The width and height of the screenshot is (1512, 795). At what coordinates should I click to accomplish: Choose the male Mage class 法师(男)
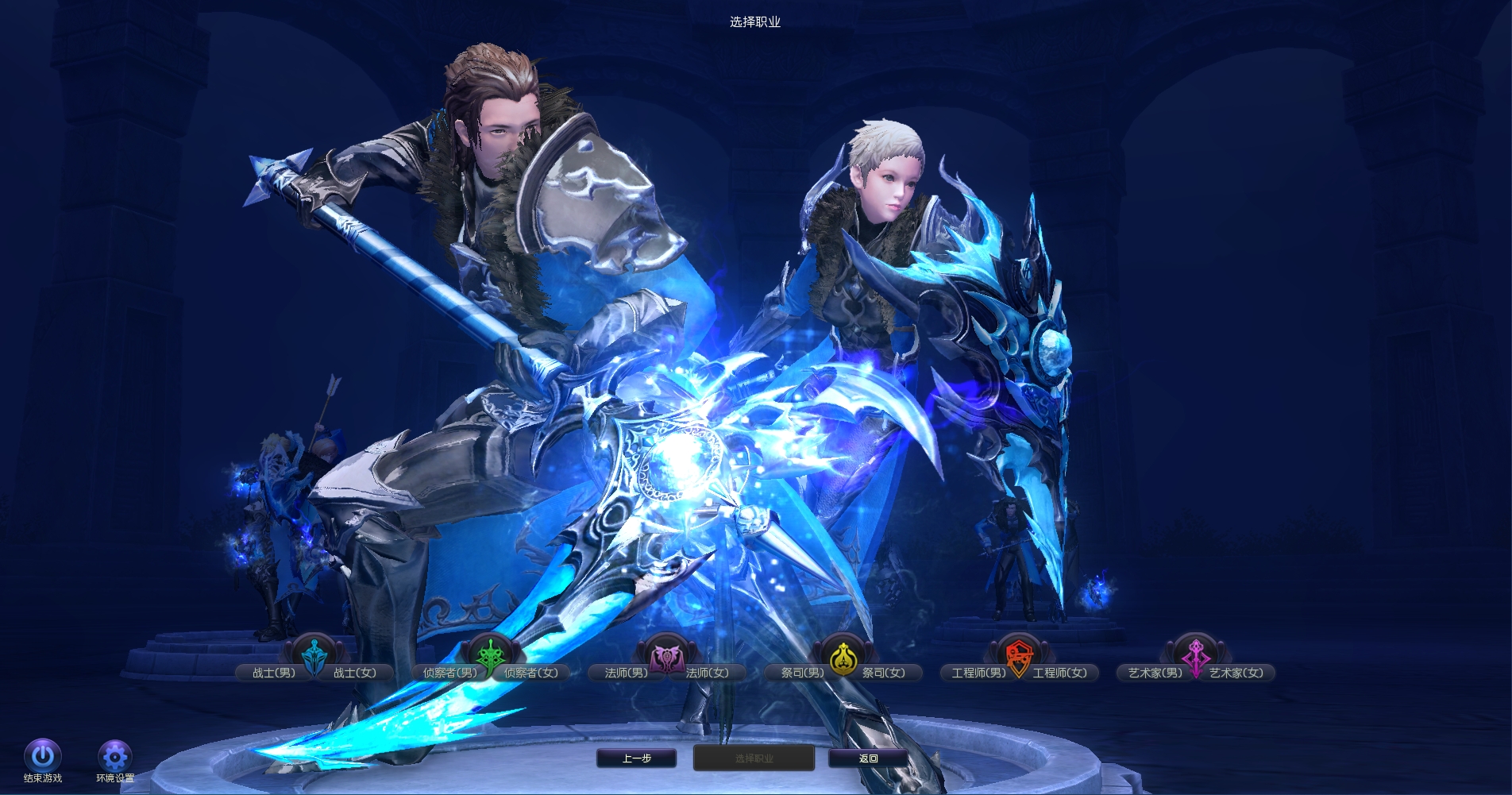[x=626, y=673]
